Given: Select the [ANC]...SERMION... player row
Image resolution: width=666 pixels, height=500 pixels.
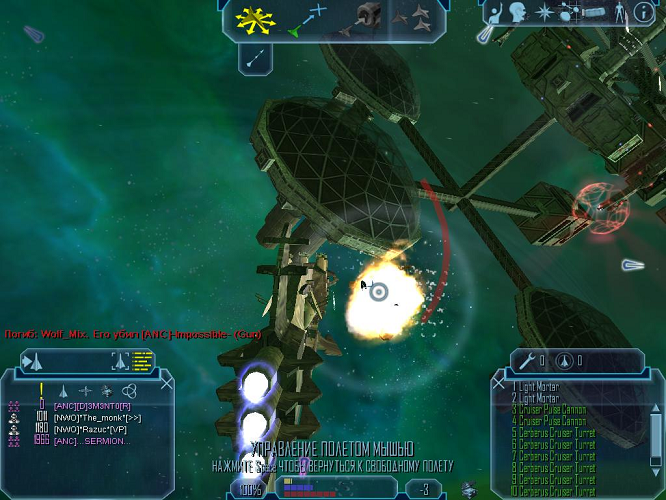Looking at the screenshot, I should click(92, 441).
